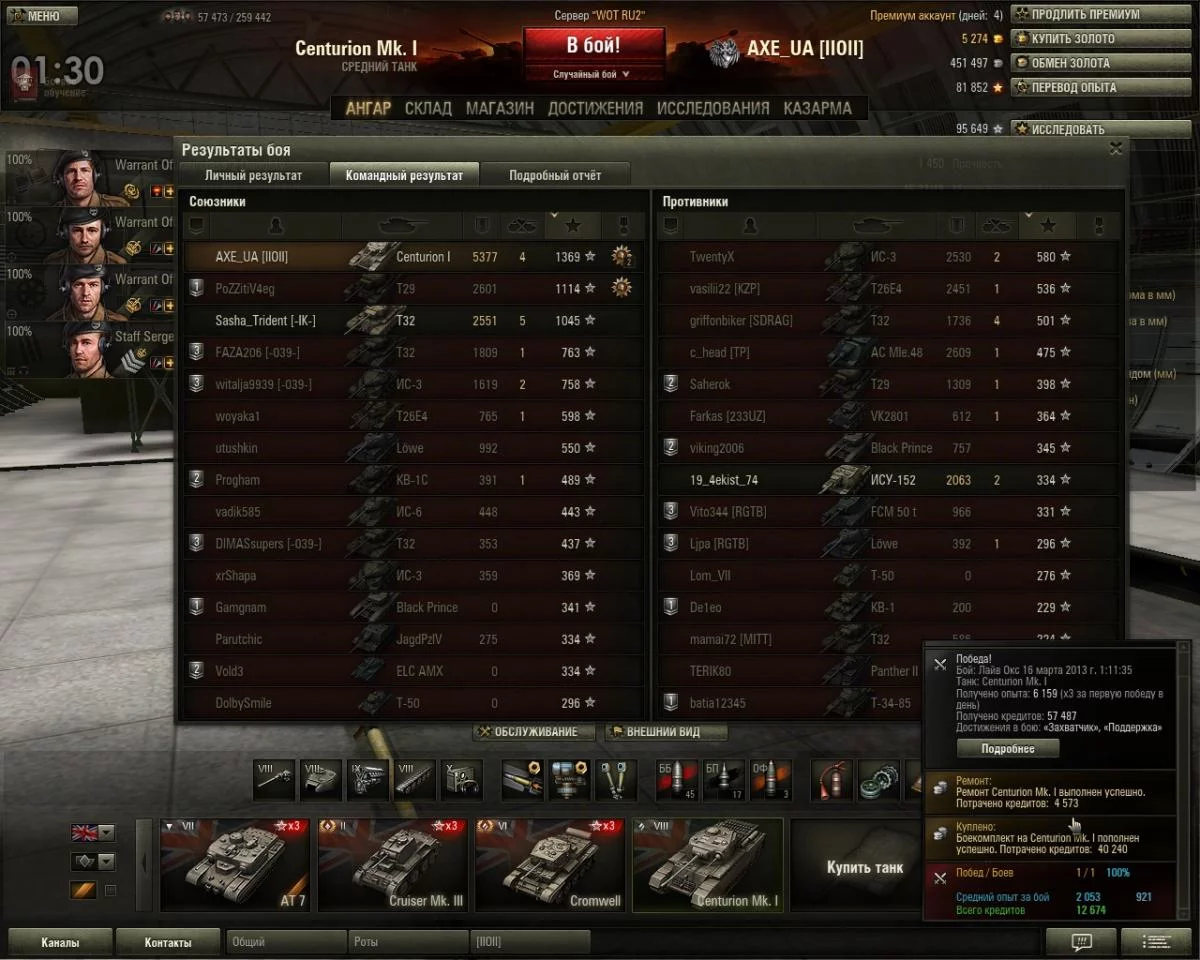1200x960 pixels.
Task: Click the Купить танк slot
Action: [863, 866]
